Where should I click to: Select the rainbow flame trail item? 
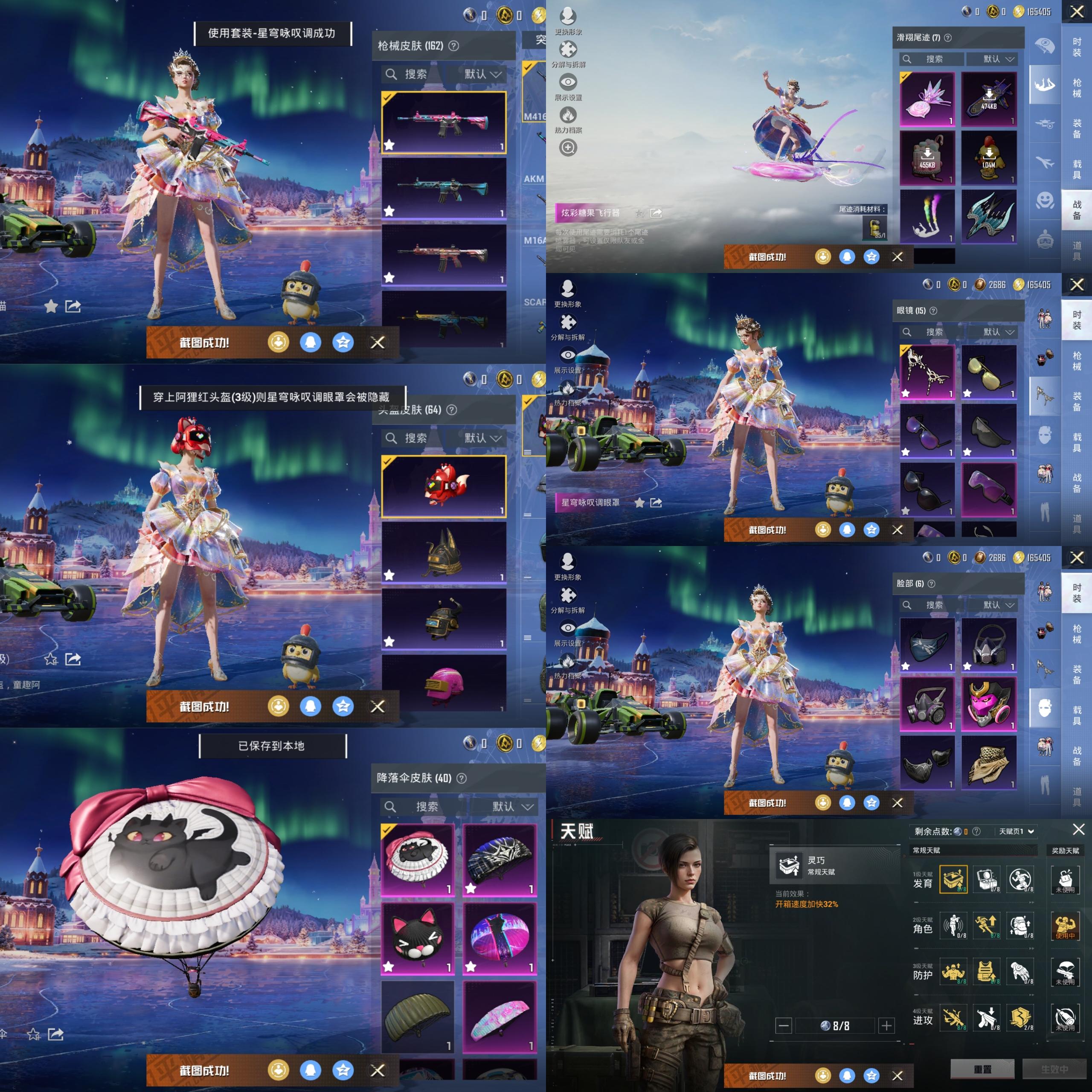click(x=927, y=216)
